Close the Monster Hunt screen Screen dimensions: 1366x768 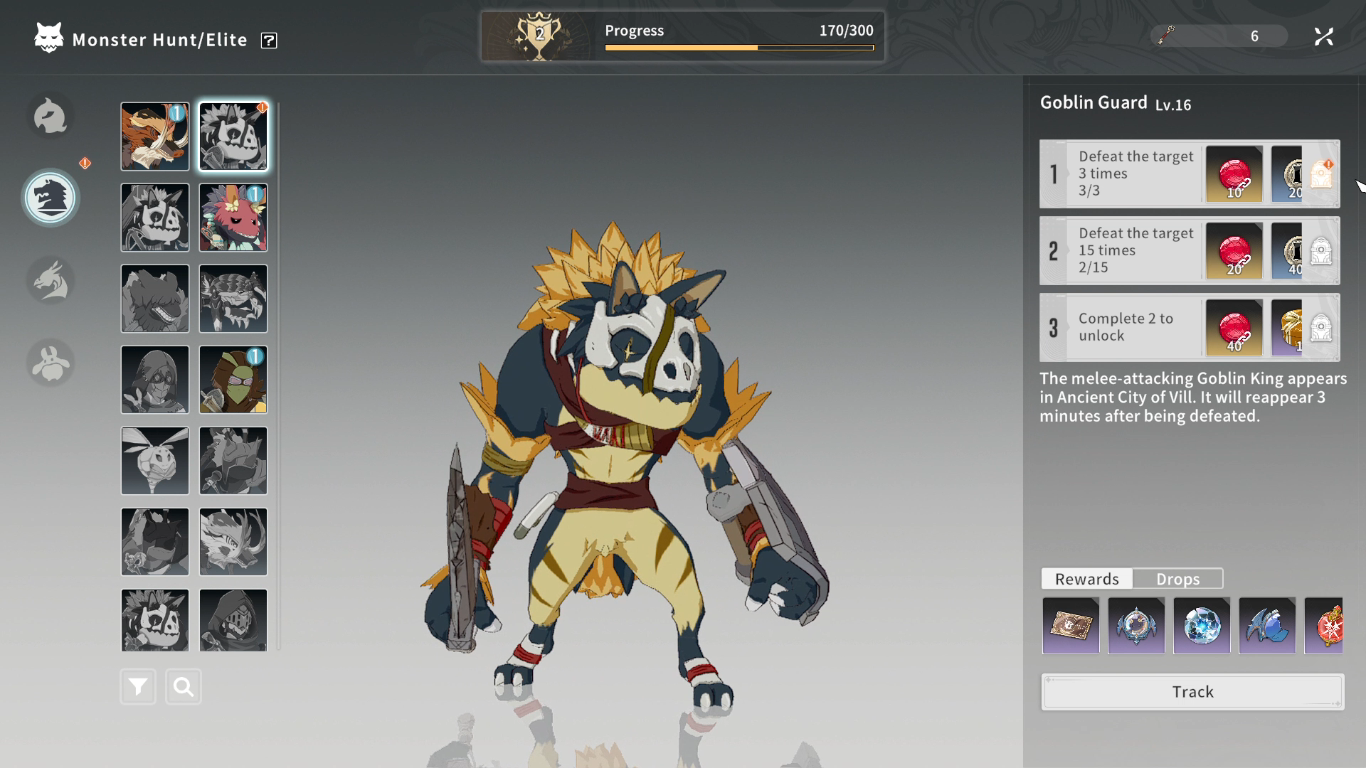click(1323, 37)
